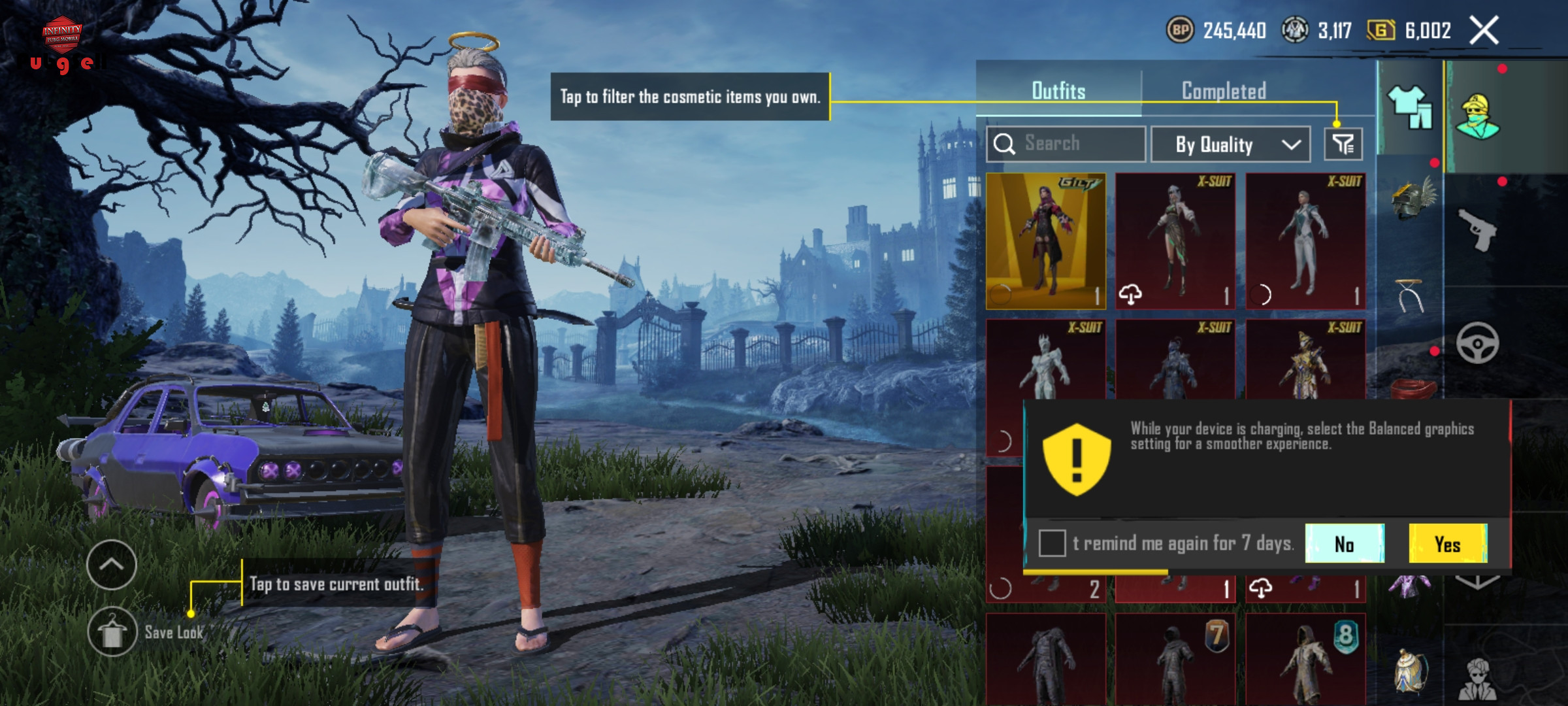Open the steering wheel vehicle category

coord(1477,343)
